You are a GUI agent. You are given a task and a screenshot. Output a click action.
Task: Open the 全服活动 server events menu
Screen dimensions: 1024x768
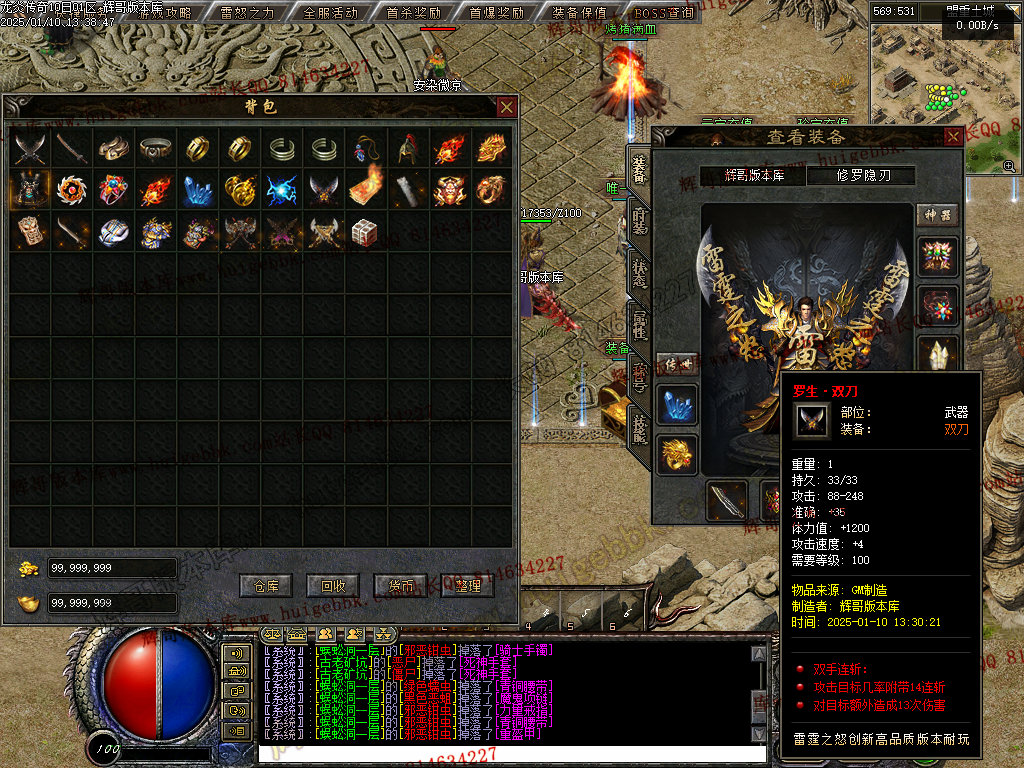point(329,12)
